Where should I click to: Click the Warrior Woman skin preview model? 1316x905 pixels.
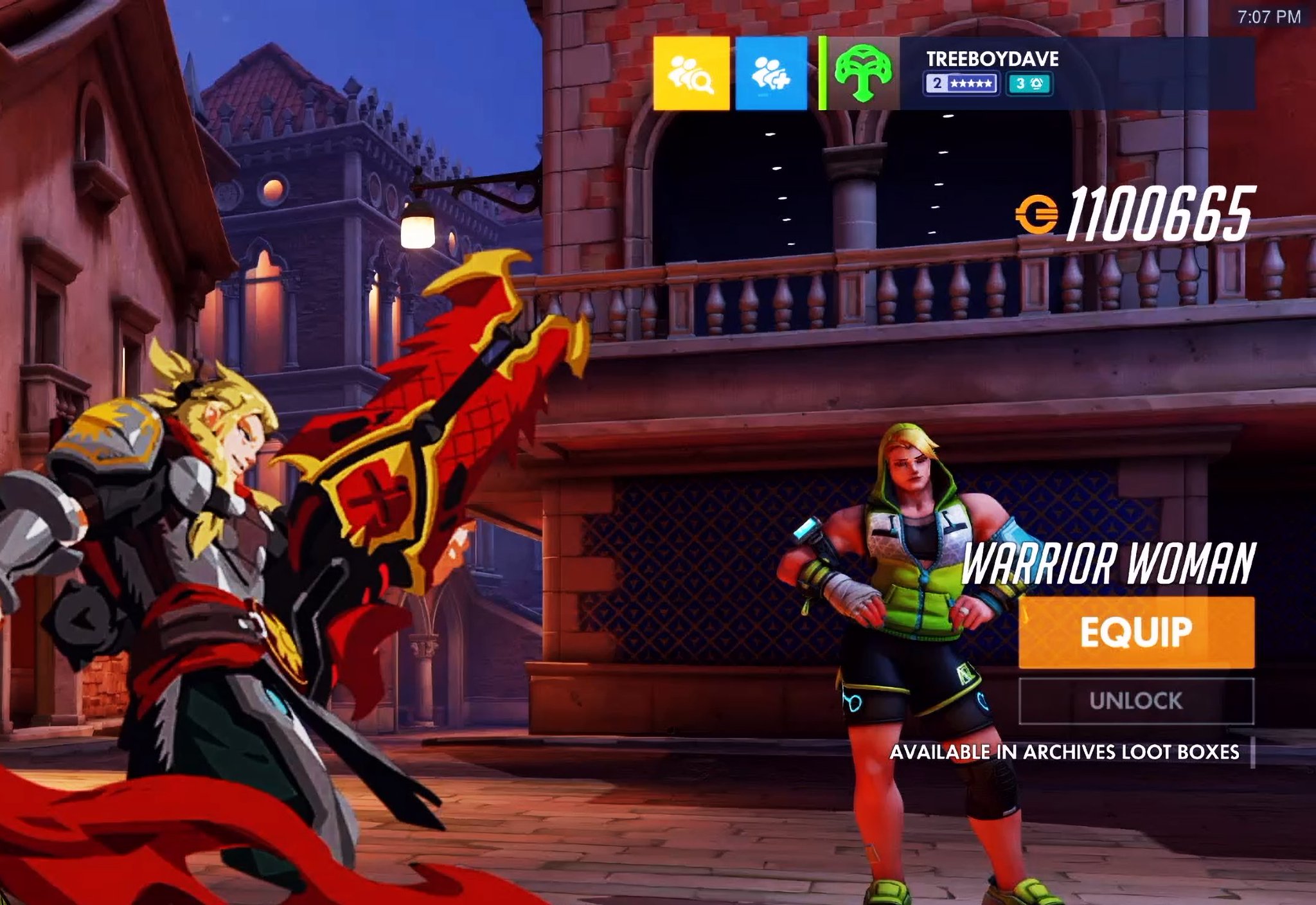(x=912, y=643)
